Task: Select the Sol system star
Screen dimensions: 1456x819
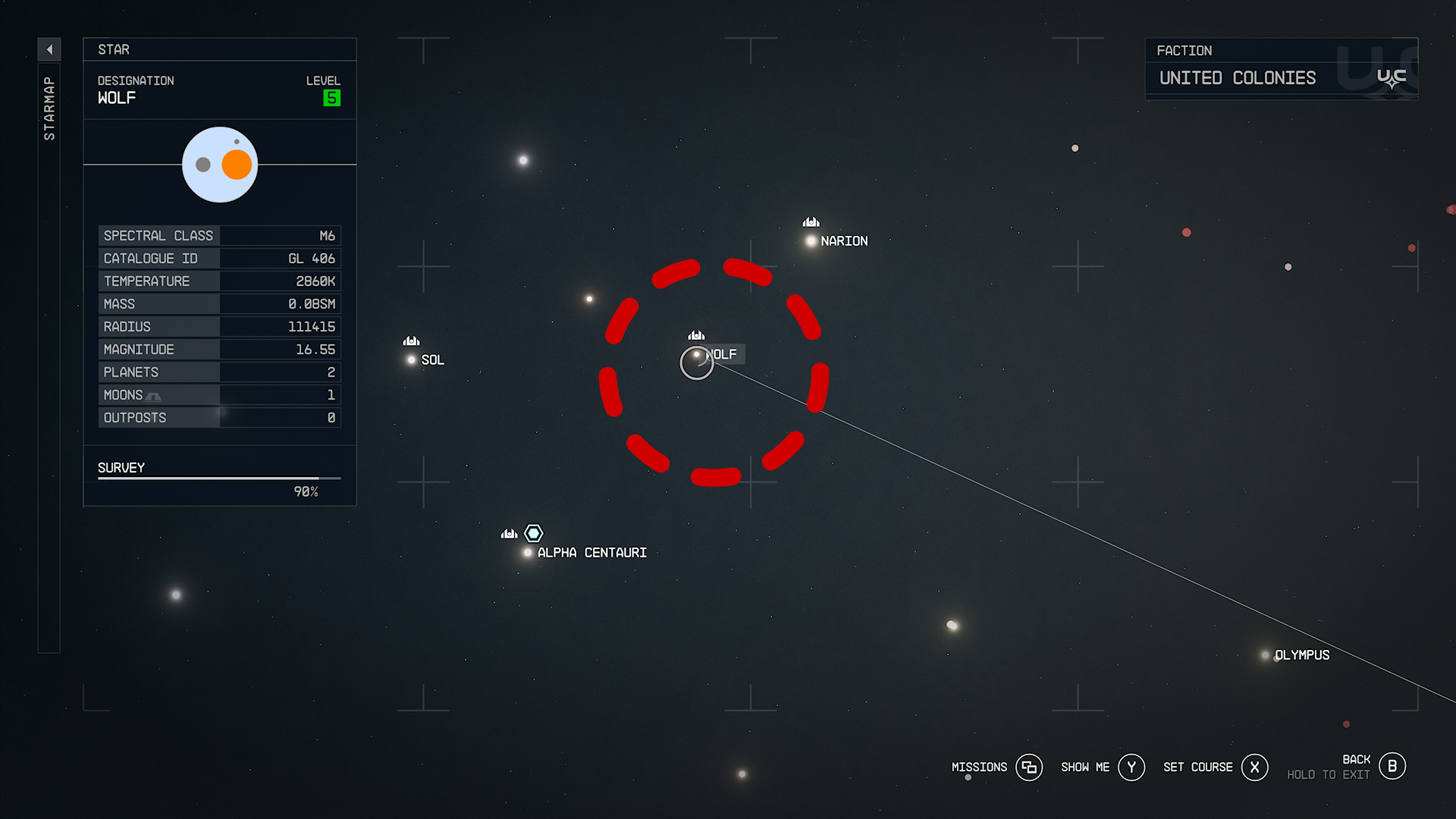Action: tap(410, 359)
